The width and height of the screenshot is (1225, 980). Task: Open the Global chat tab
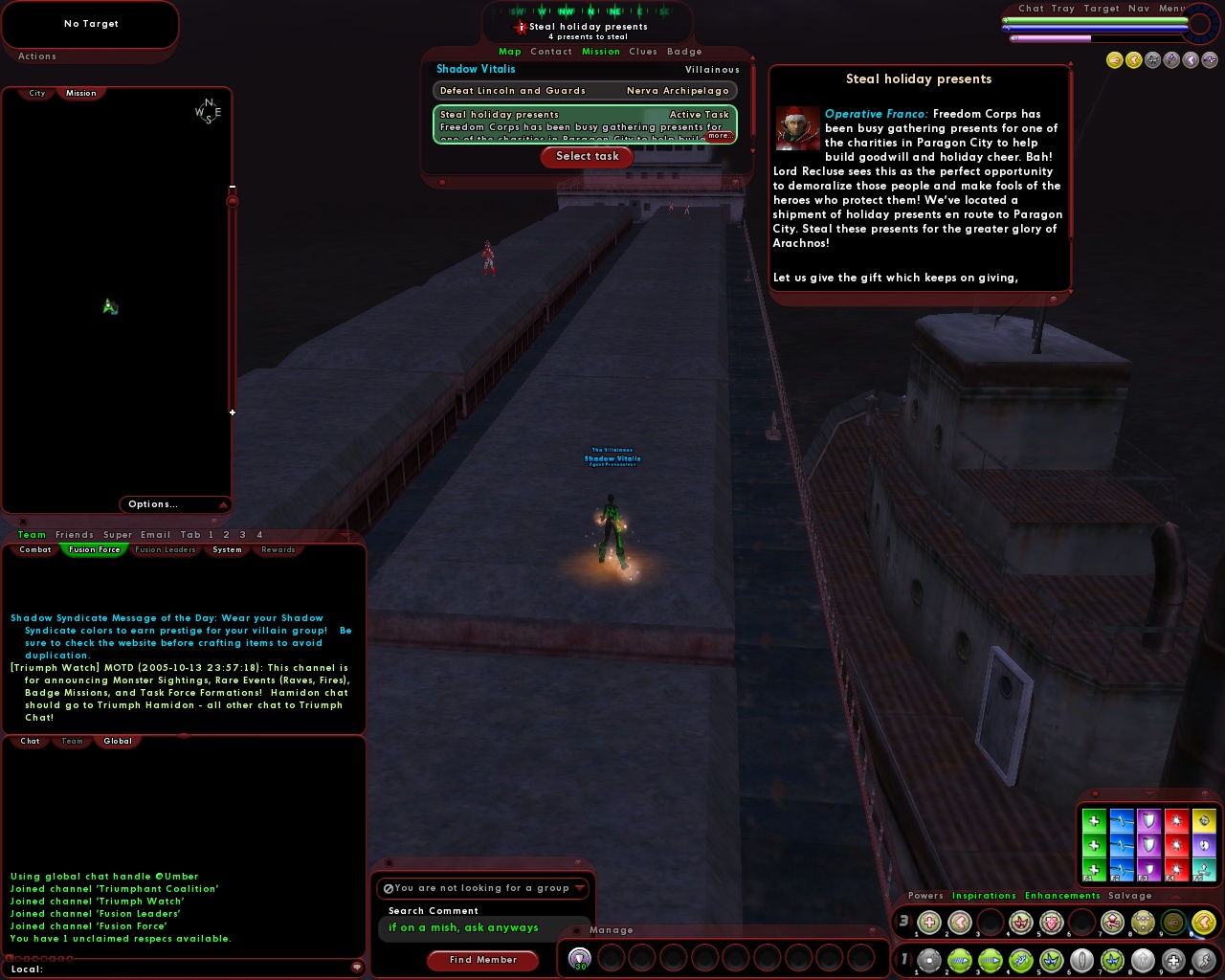(x=118, y=740)
